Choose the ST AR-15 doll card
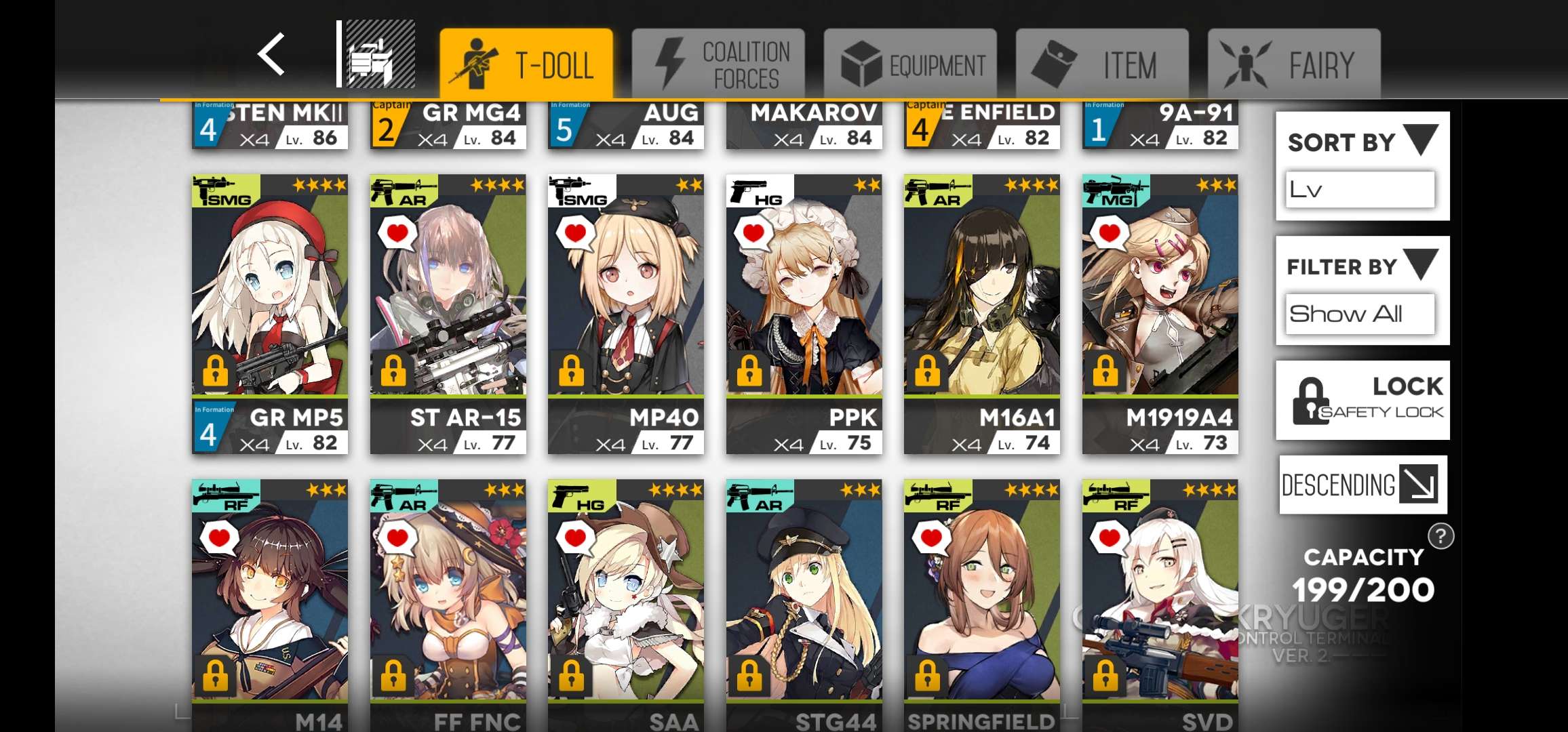This screenshot has width=1568, height=732. pos(448,314)
